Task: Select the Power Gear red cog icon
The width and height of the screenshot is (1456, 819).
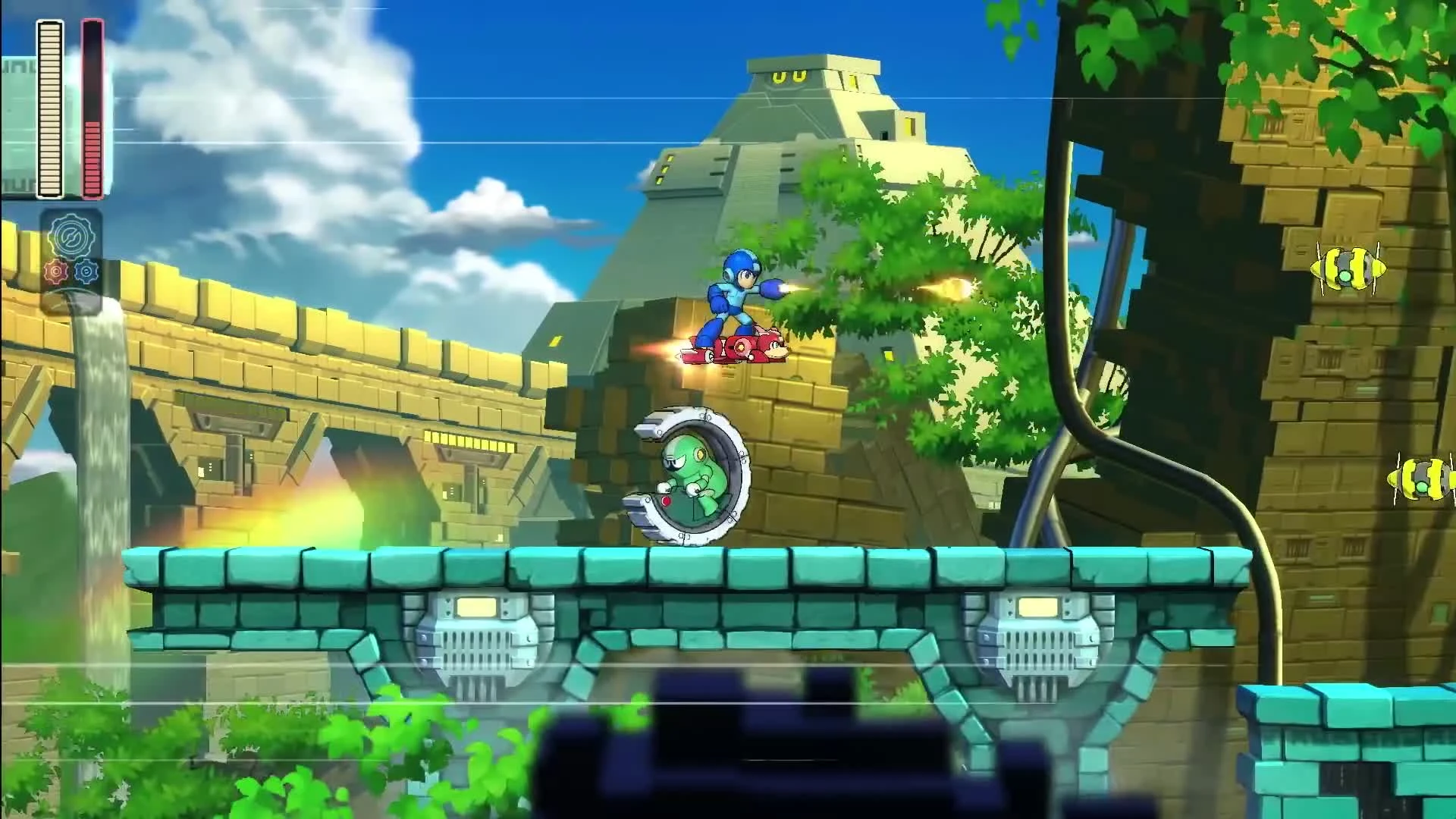Action: click(x=56, y=271)
